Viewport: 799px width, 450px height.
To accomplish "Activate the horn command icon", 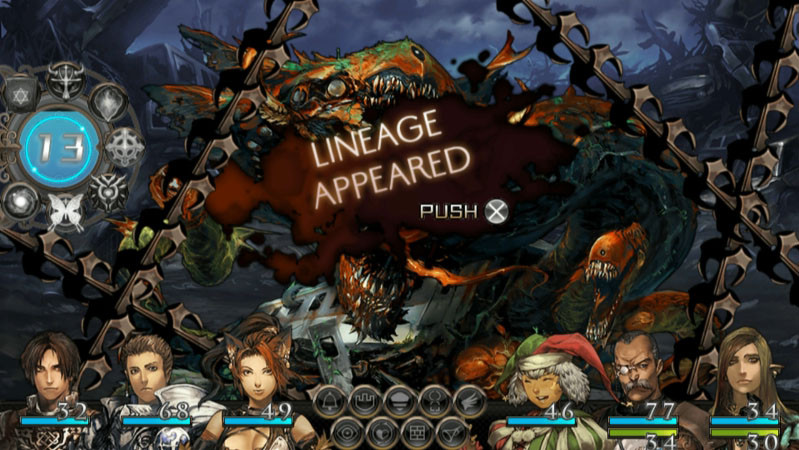I will coord(451,432).
